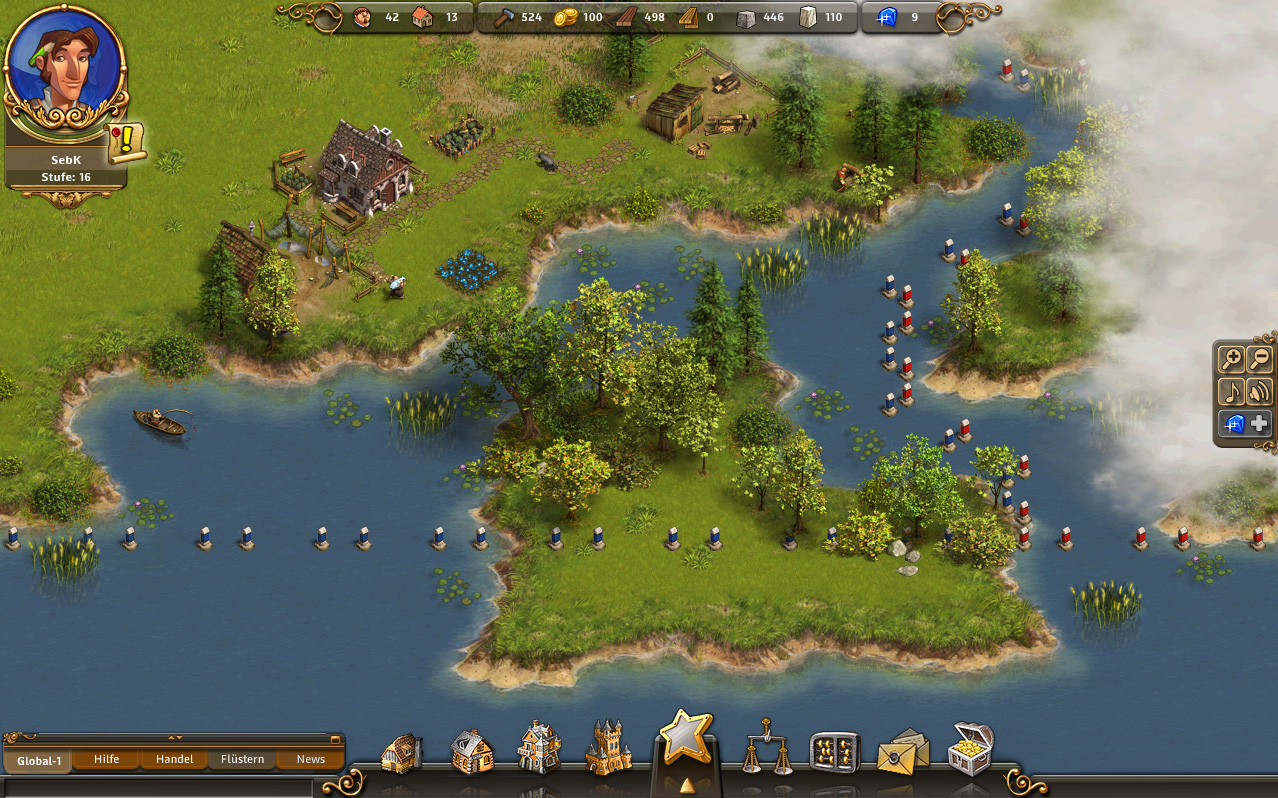This screenshot has width=1278, height=798.
Task: Open the quest scroll with exclamation mark
Action: coord(128,143)
